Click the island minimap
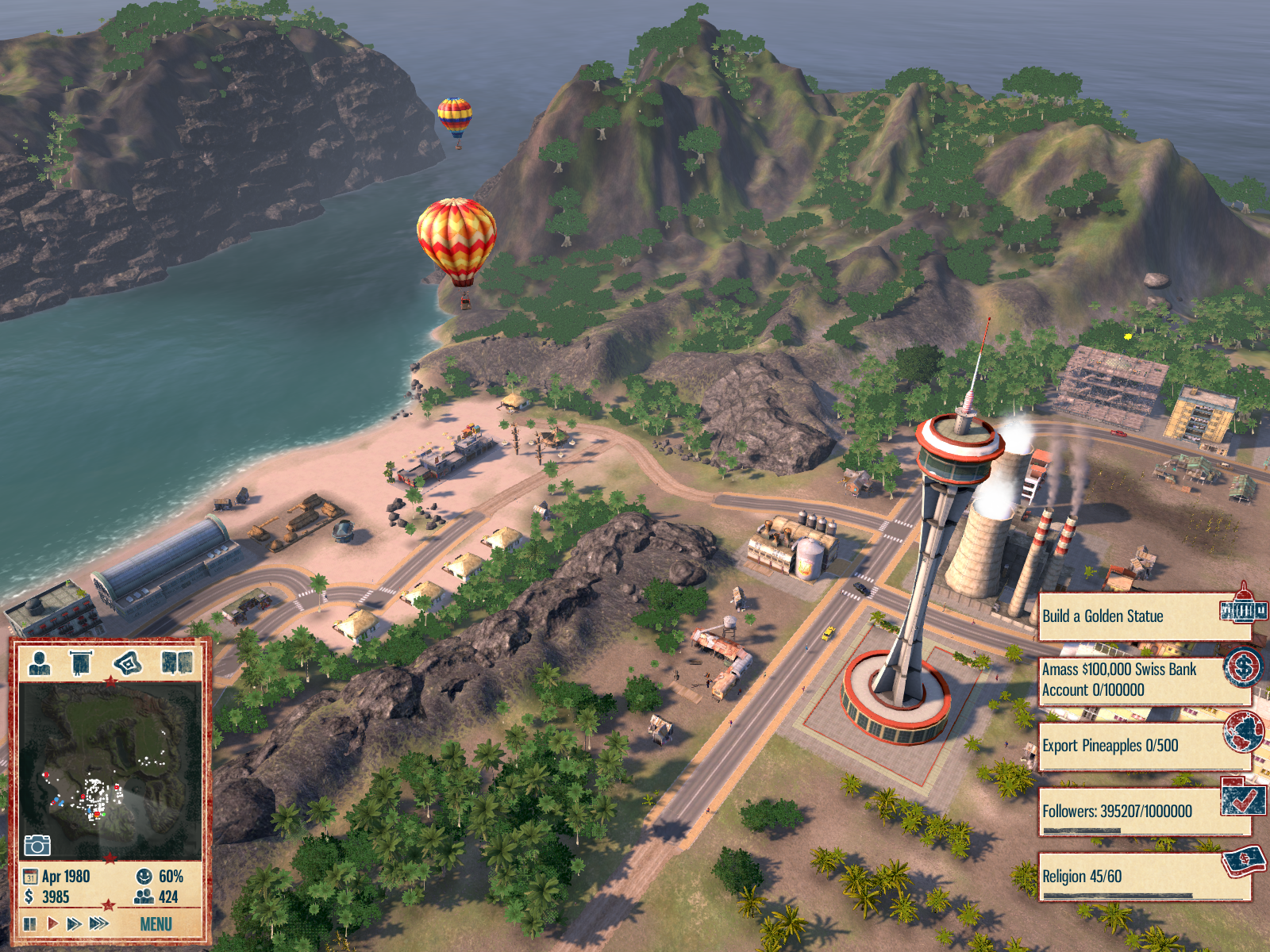This screenshot has height=952, width=1270. click(110, 766)
